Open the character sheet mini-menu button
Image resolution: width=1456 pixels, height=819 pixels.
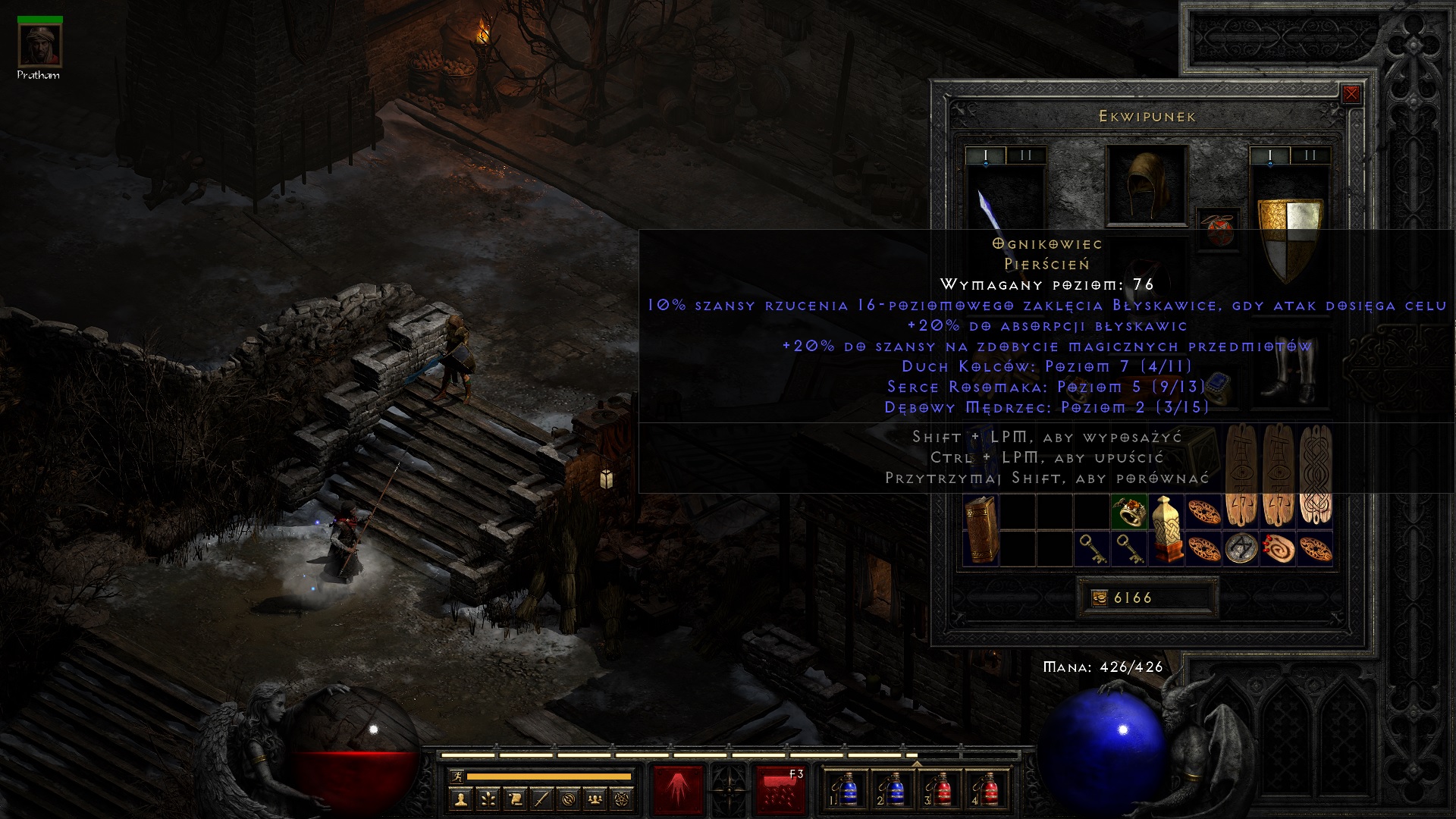coord(460,799)
